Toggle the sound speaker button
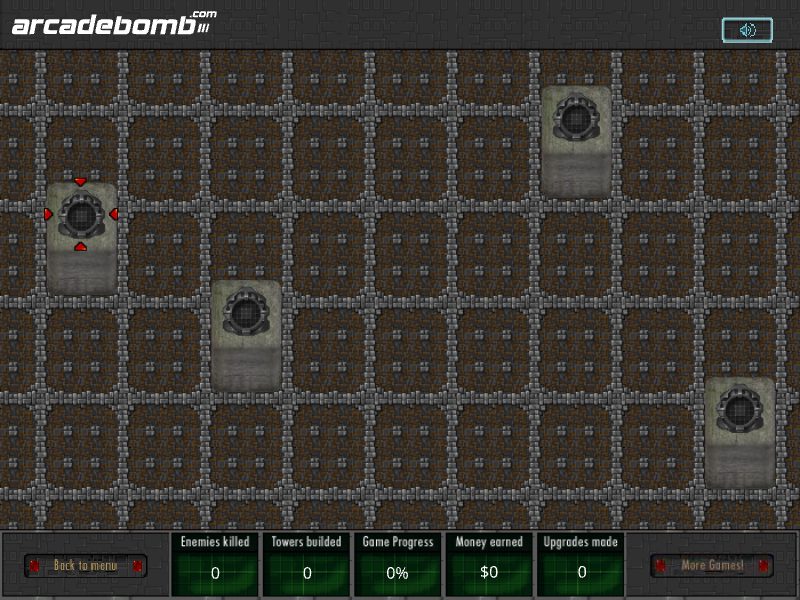This screenshot has height=600, width=800. pos(747,30)
